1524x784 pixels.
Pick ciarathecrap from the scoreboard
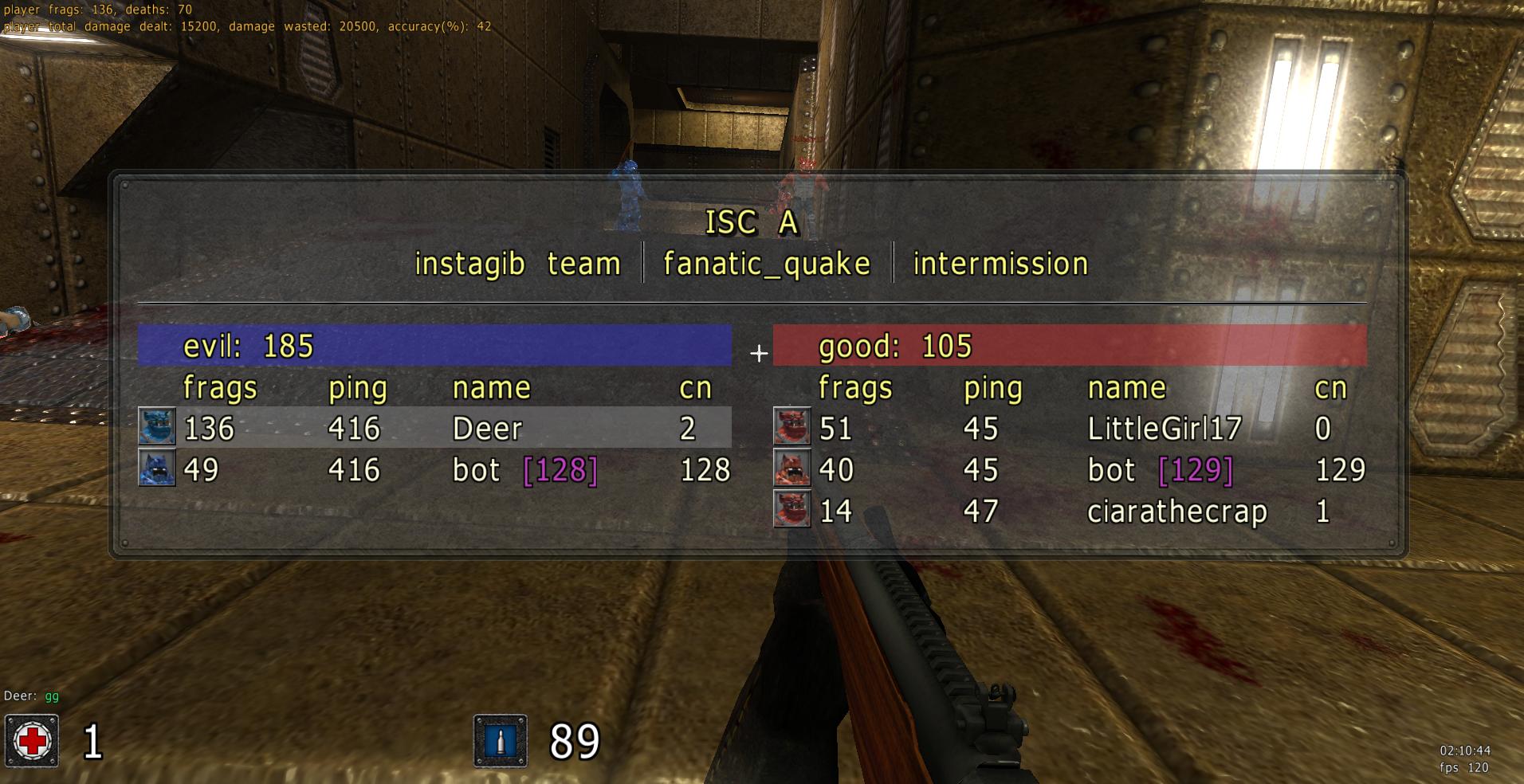coord(1176,511)
